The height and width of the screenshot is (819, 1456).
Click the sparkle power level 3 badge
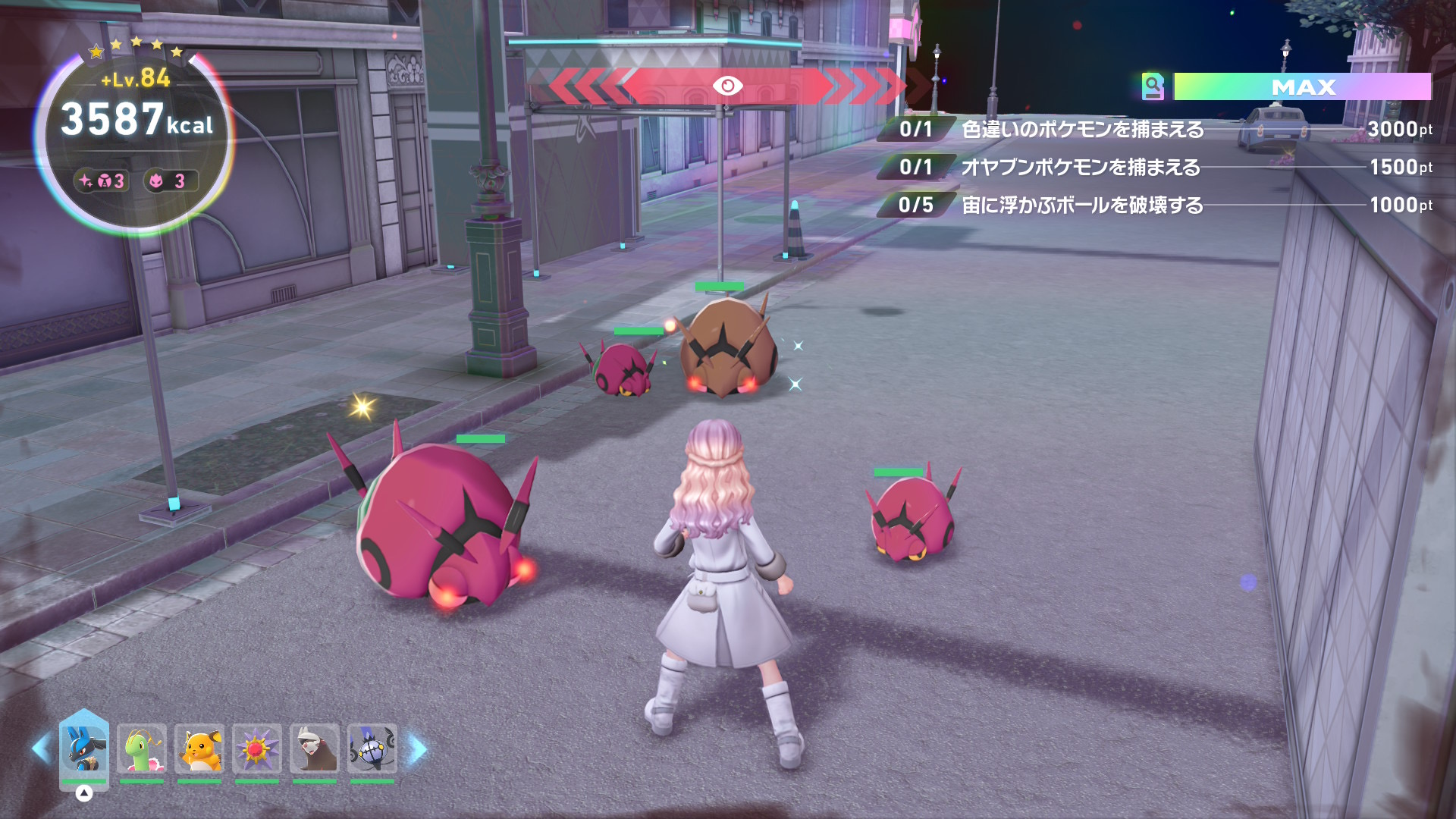pos(102,180)
